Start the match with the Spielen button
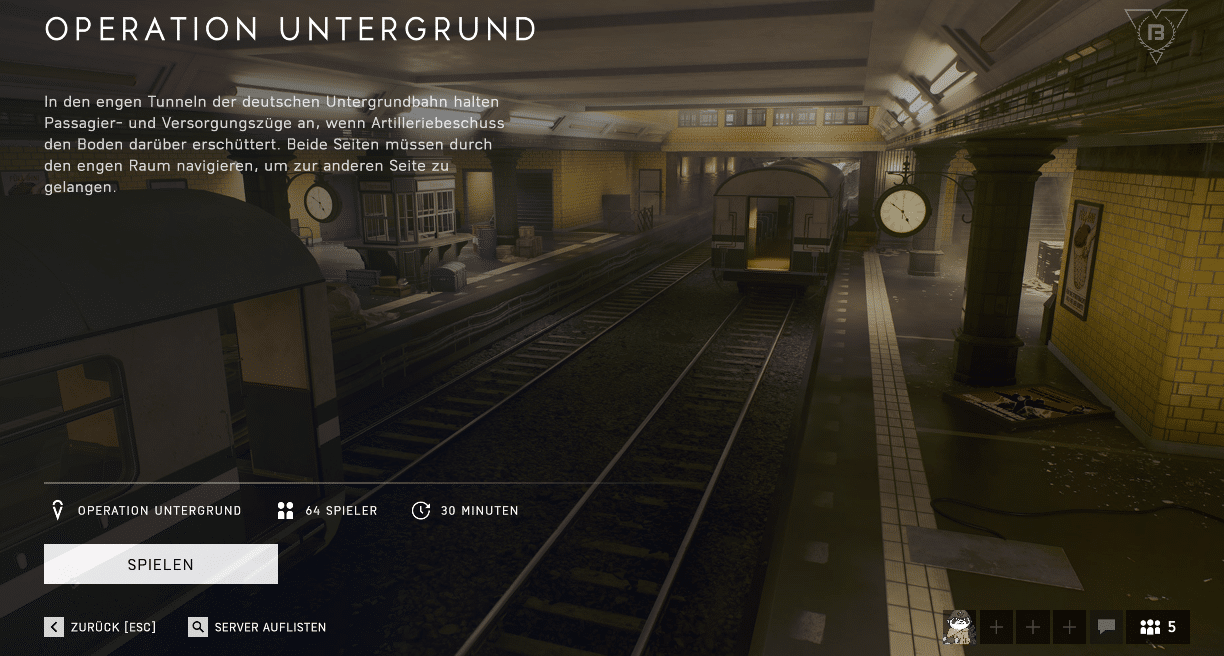Screen dimensions: 1224x656 (x=161, y=564)
